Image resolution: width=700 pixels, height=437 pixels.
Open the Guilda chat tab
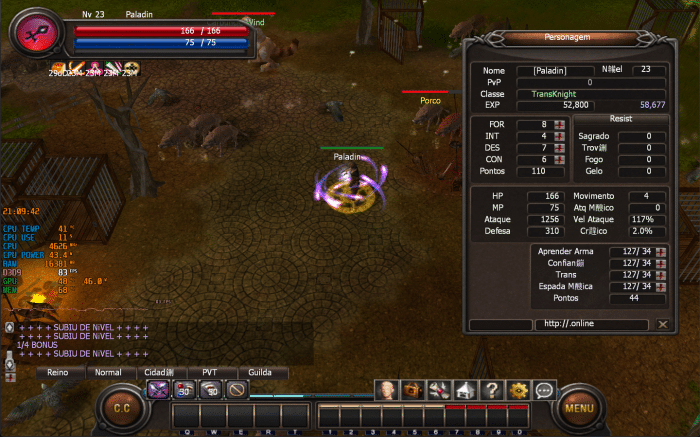point(259,372)
